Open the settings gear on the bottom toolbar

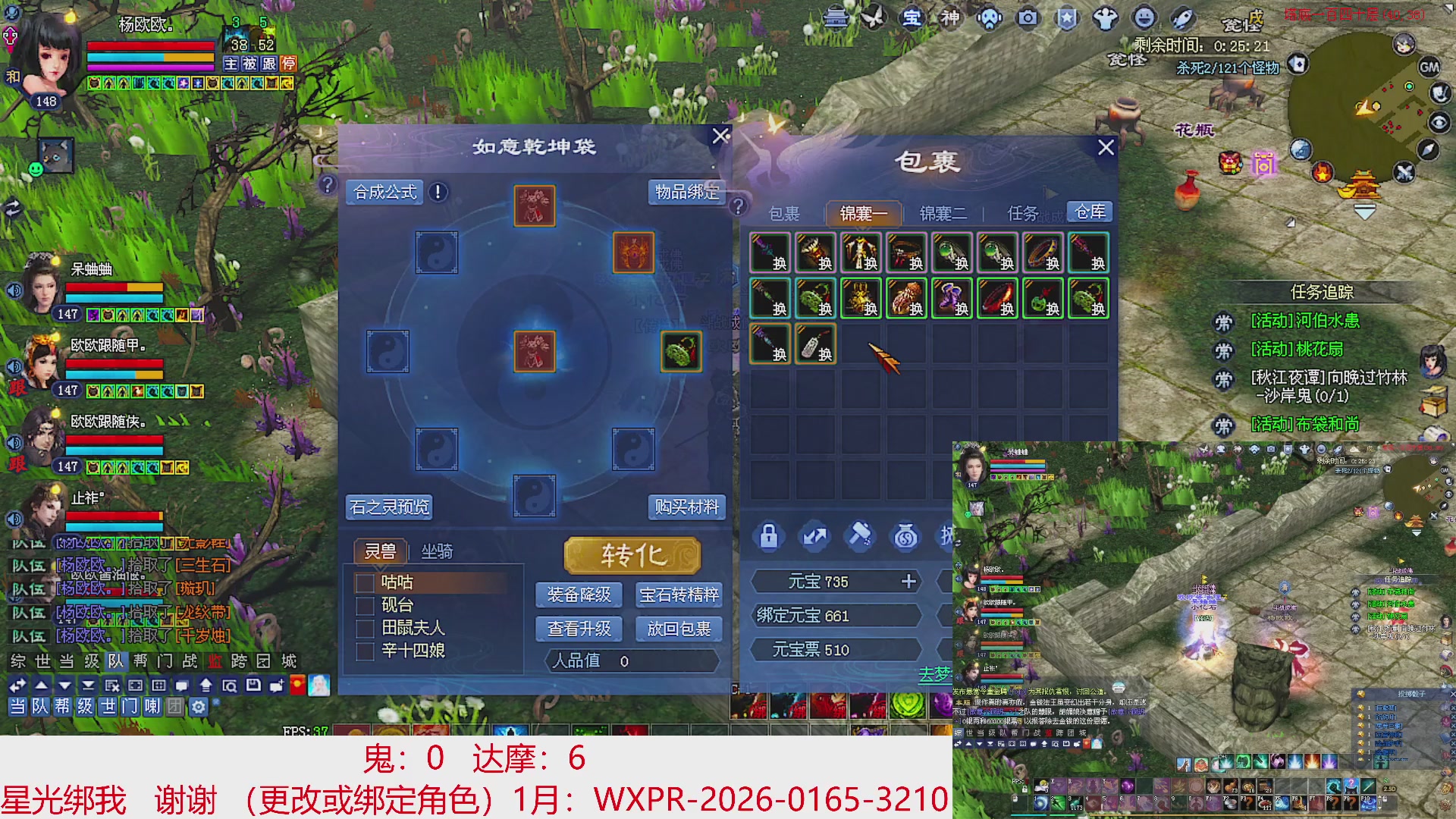click(197, 707)
